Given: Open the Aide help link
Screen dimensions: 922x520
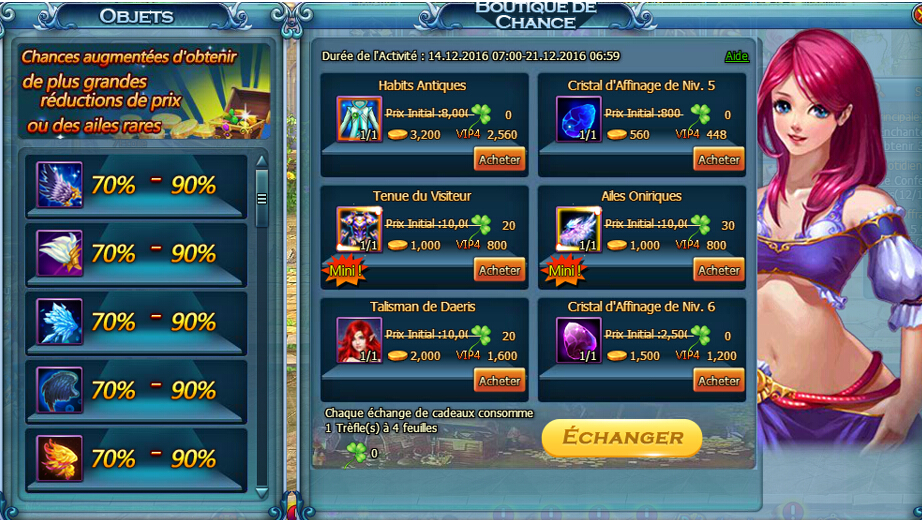Looking at the screenshot, I should coord(736,56).
